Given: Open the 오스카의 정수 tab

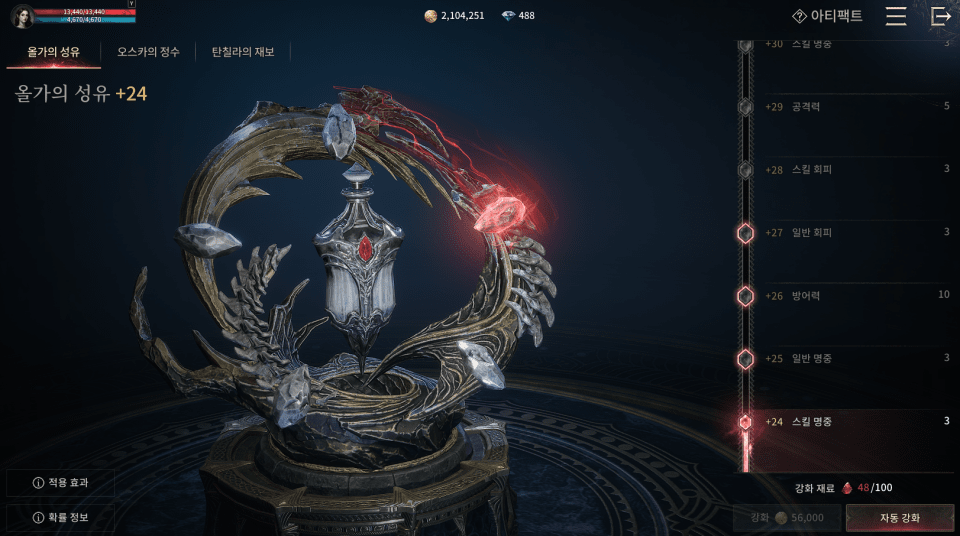Looking at the screenshot, I should click(x=148, y=52).
